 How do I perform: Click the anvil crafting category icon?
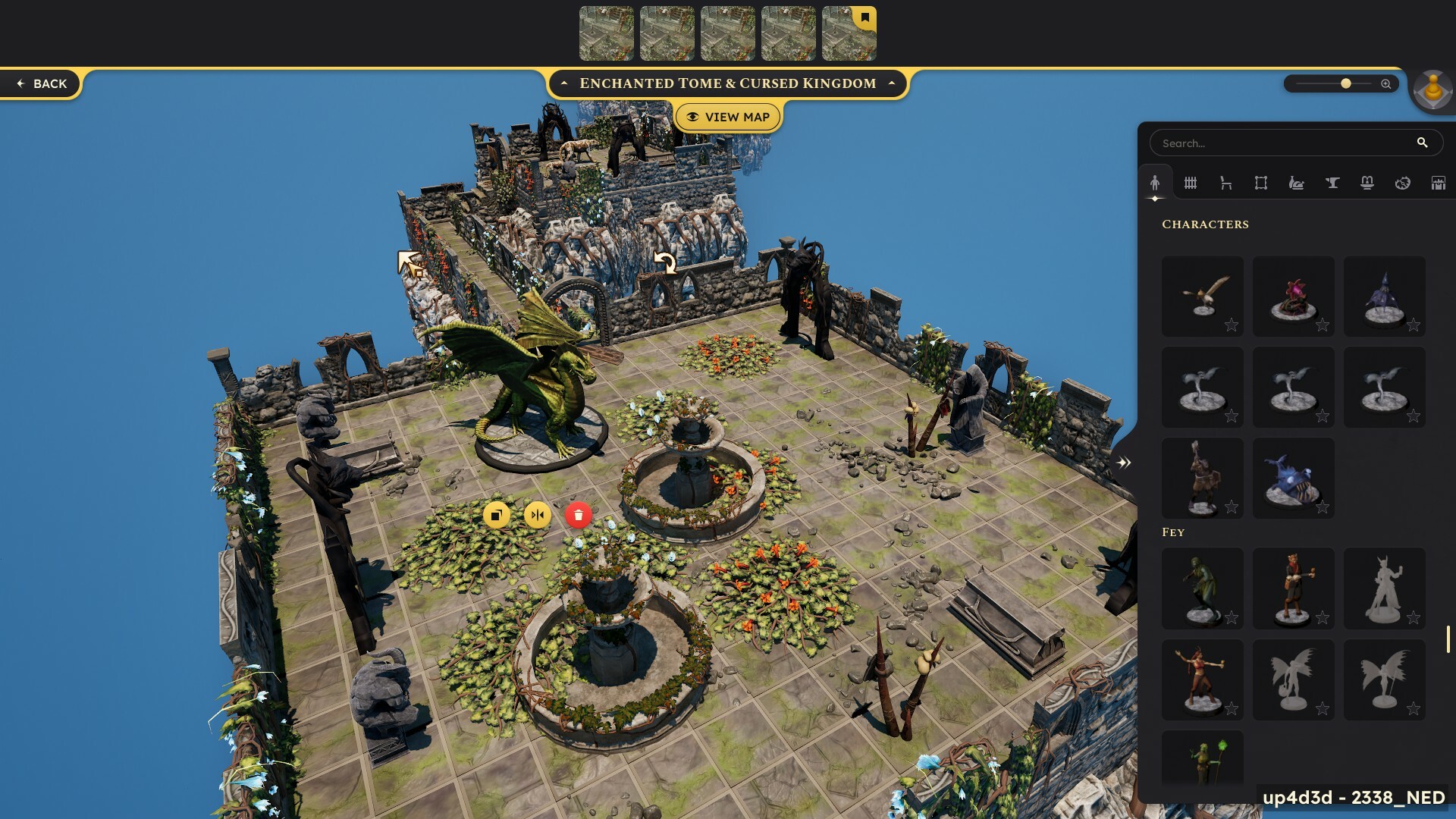pyautogui.click(x=1332, y=183)
